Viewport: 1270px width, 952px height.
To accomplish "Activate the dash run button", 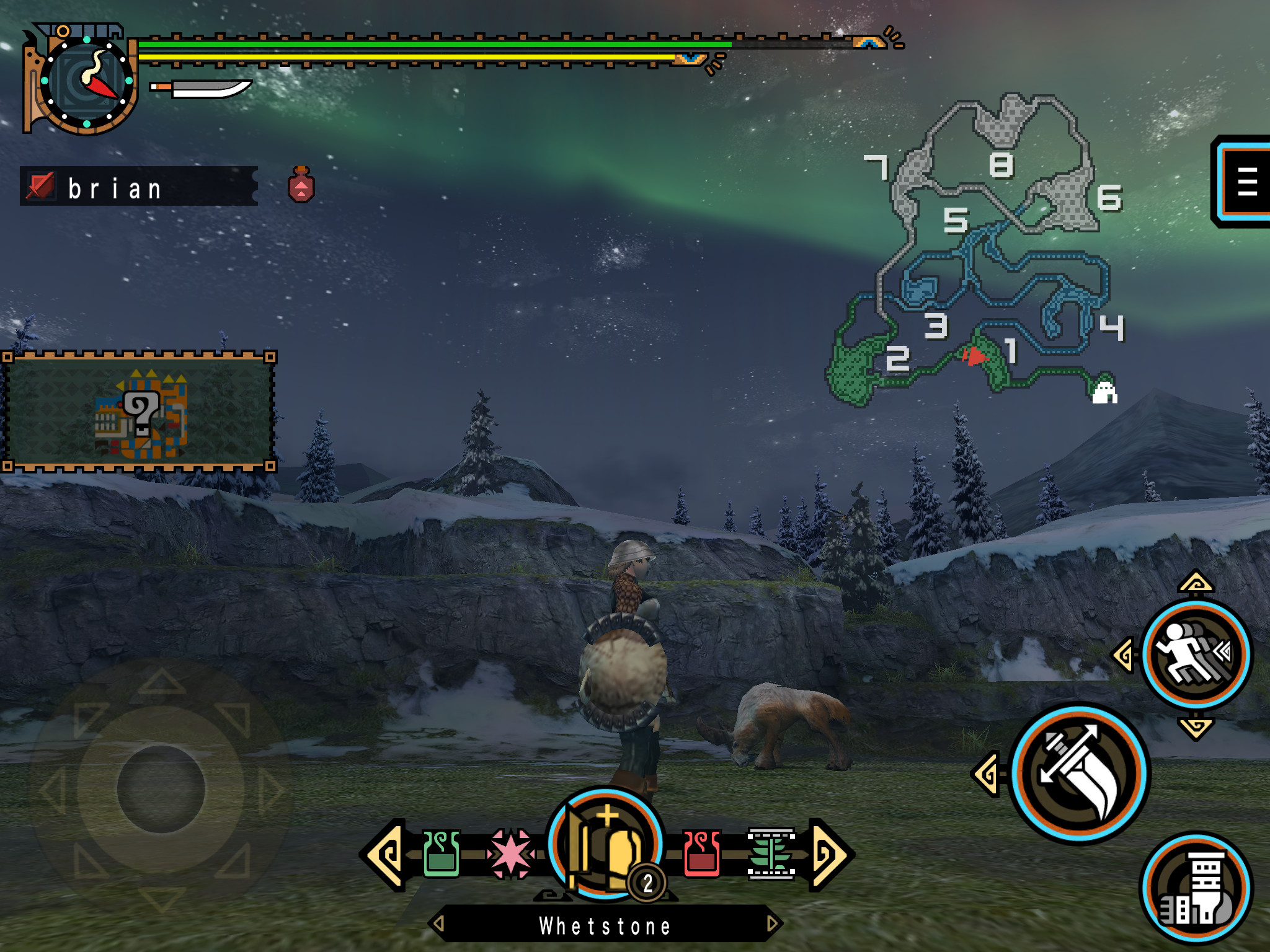I will click(x=1196, y=655).
